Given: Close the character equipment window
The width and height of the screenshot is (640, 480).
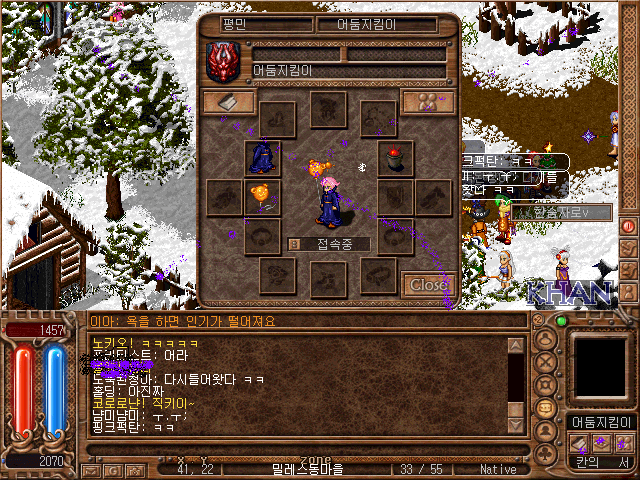Looking at the screenshot, I should tap(430, 284).
